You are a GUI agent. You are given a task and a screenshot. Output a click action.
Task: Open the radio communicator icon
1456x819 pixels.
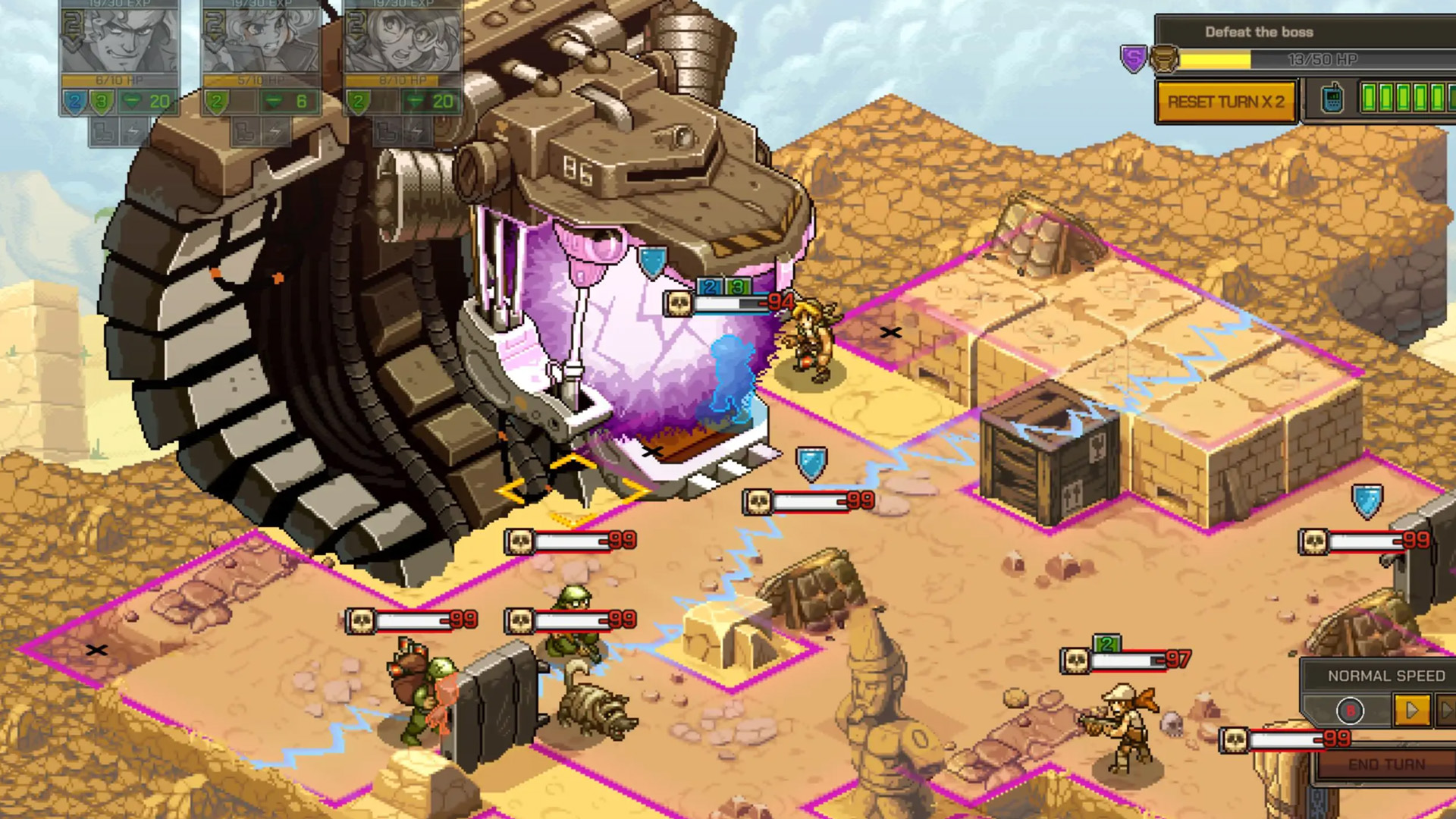point(1331,100)
